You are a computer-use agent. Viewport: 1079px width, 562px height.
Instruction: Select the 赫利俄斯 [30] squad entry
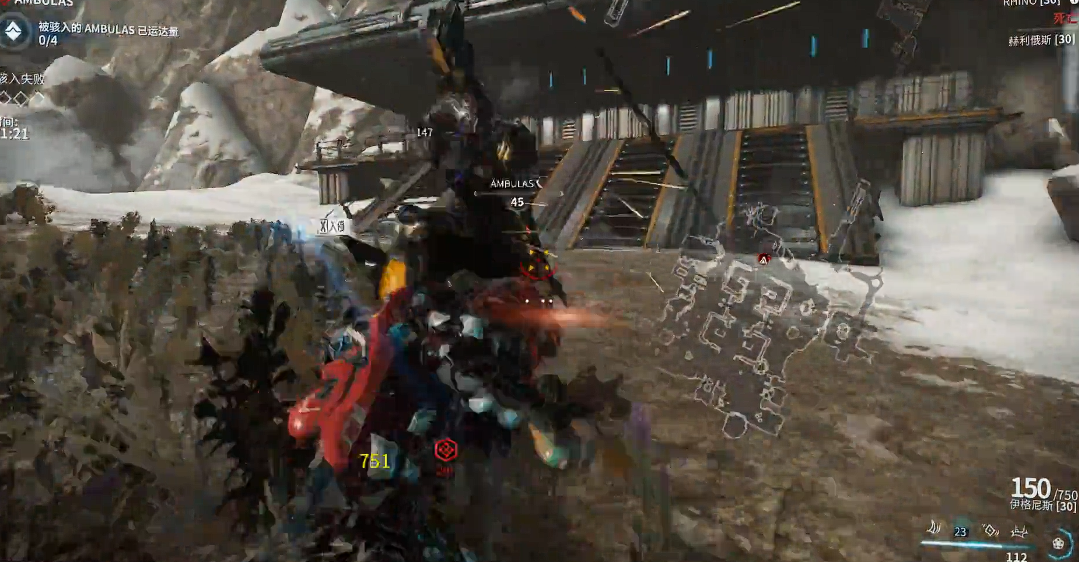pyautogui.click(x=1041, y=39)
